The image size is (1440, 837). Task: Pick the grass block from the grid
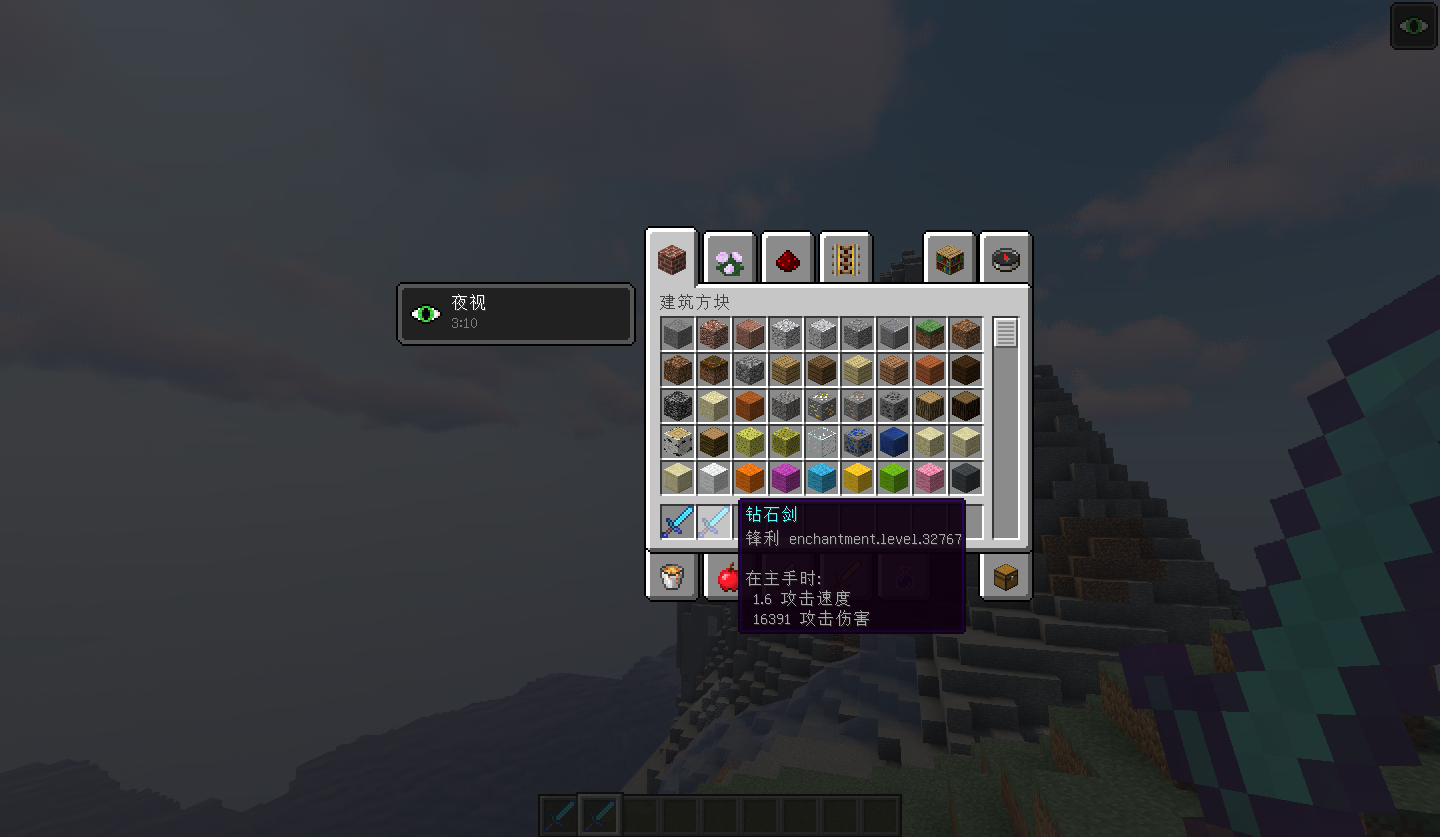coord(929,334)
